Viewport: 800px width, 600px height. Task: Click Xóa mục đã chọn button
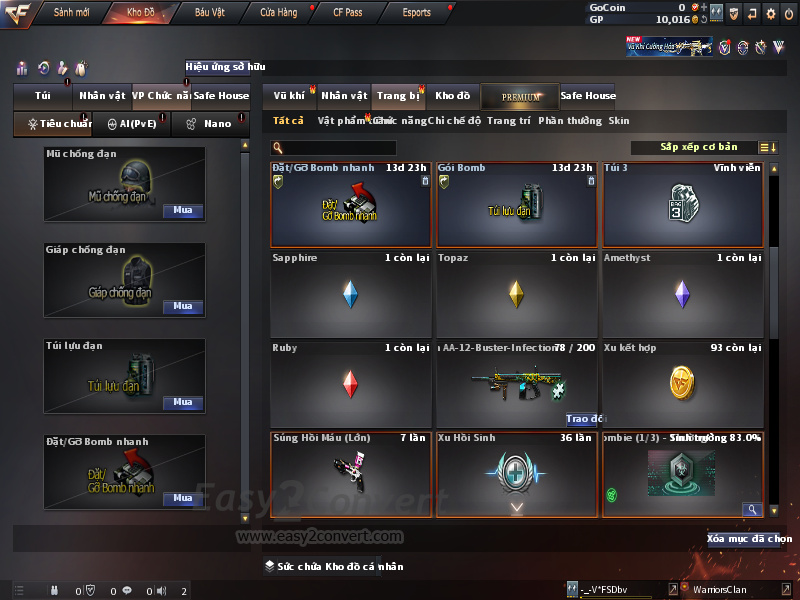[749, 539]
